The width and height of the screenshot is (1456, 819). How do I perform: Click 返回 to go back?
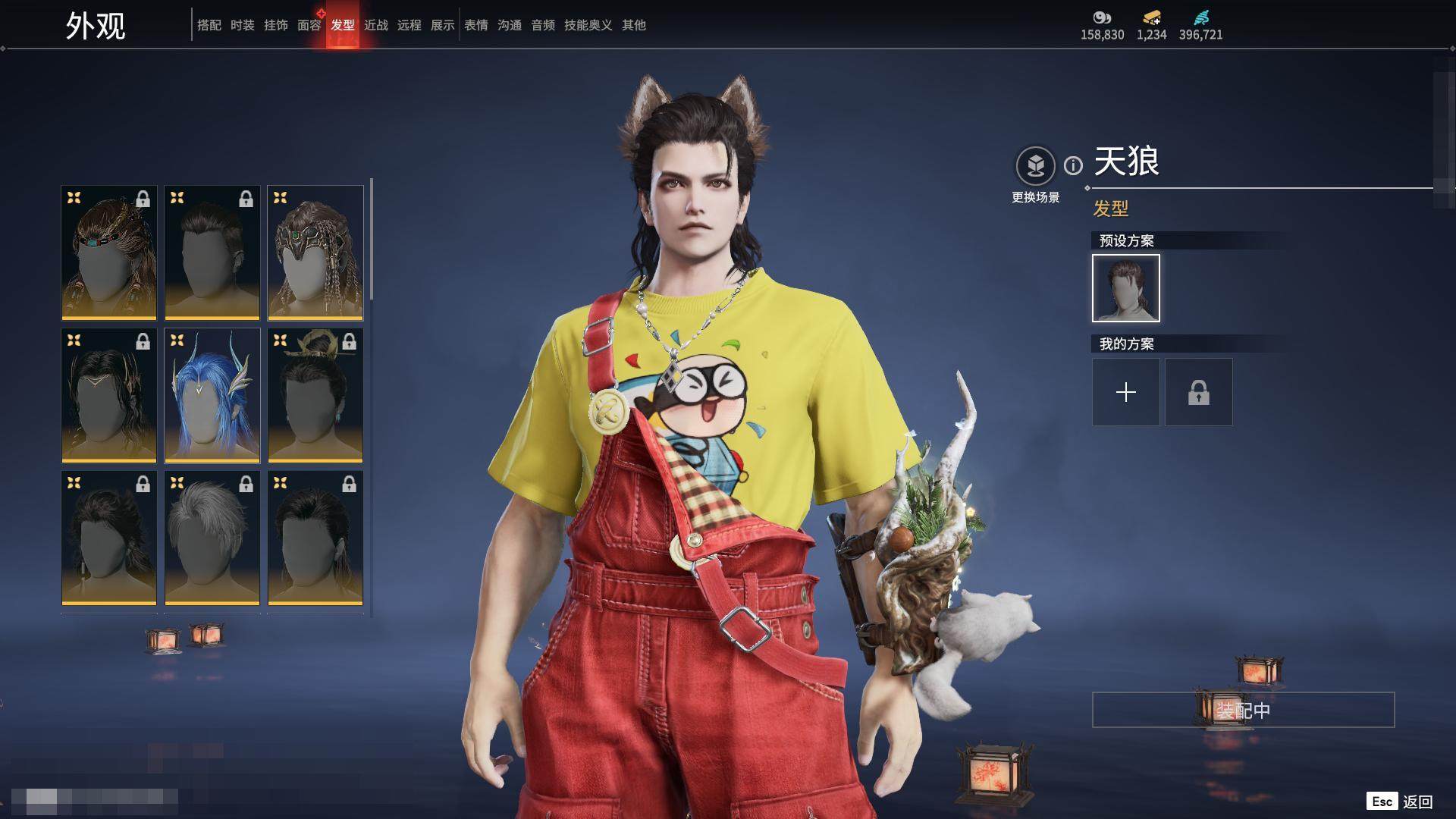pyautogui.click(x=1417, y=802)
